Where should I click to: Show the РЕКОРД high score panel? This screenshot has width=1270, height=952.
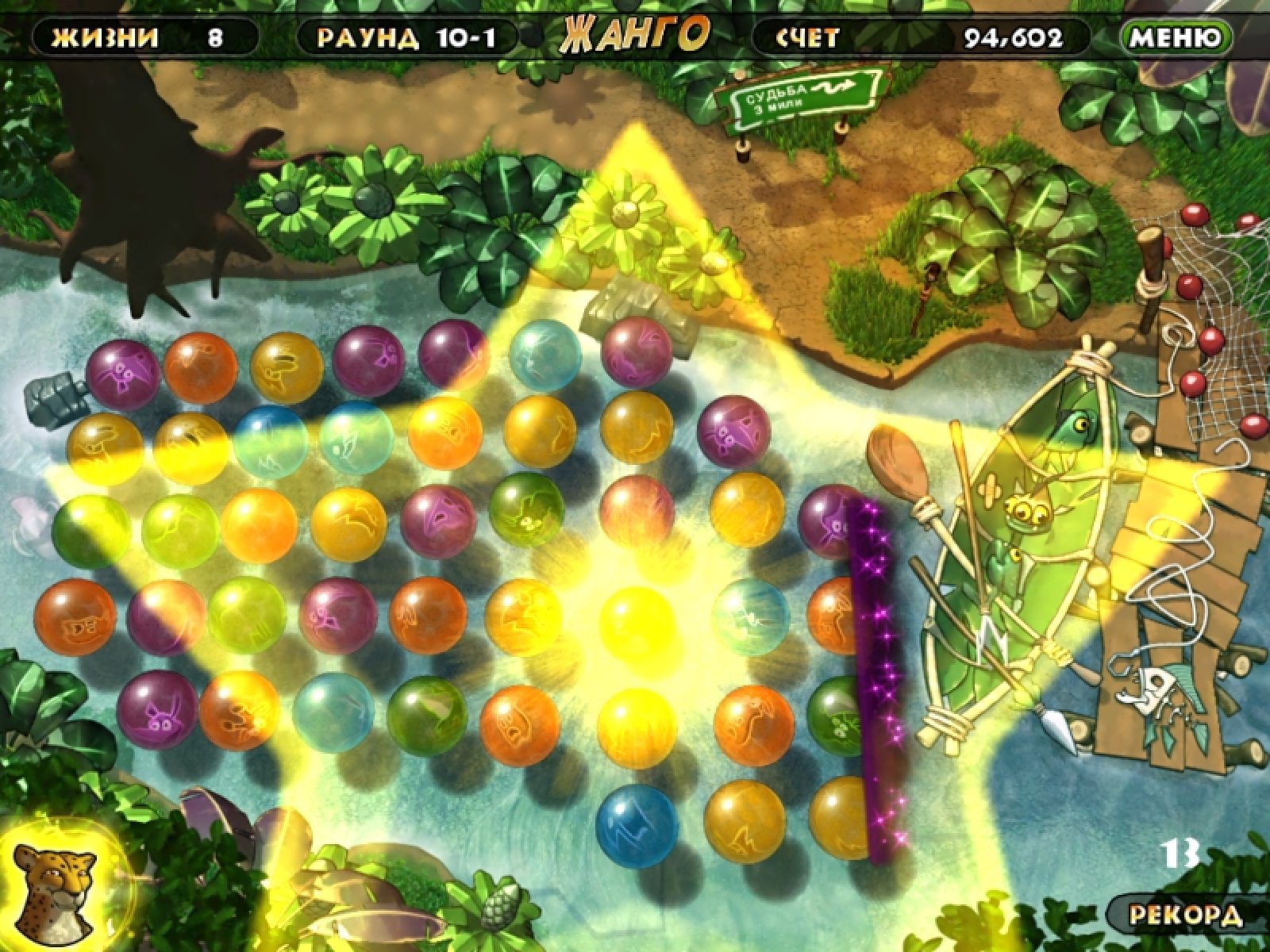pyautogui.click(x=1187, y=914)
